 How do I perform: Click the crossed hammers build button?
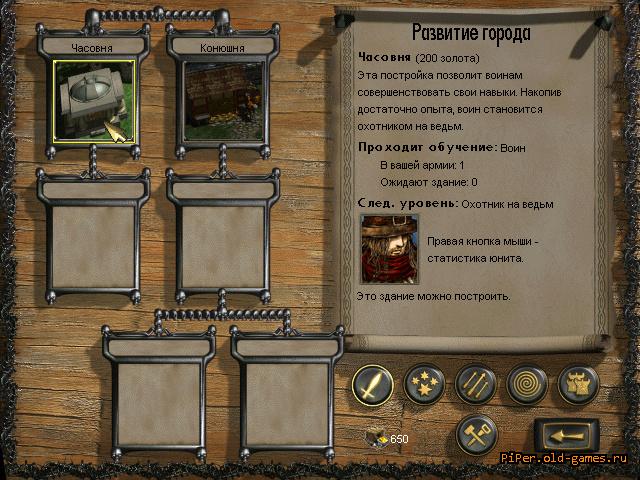click(475, 433)
